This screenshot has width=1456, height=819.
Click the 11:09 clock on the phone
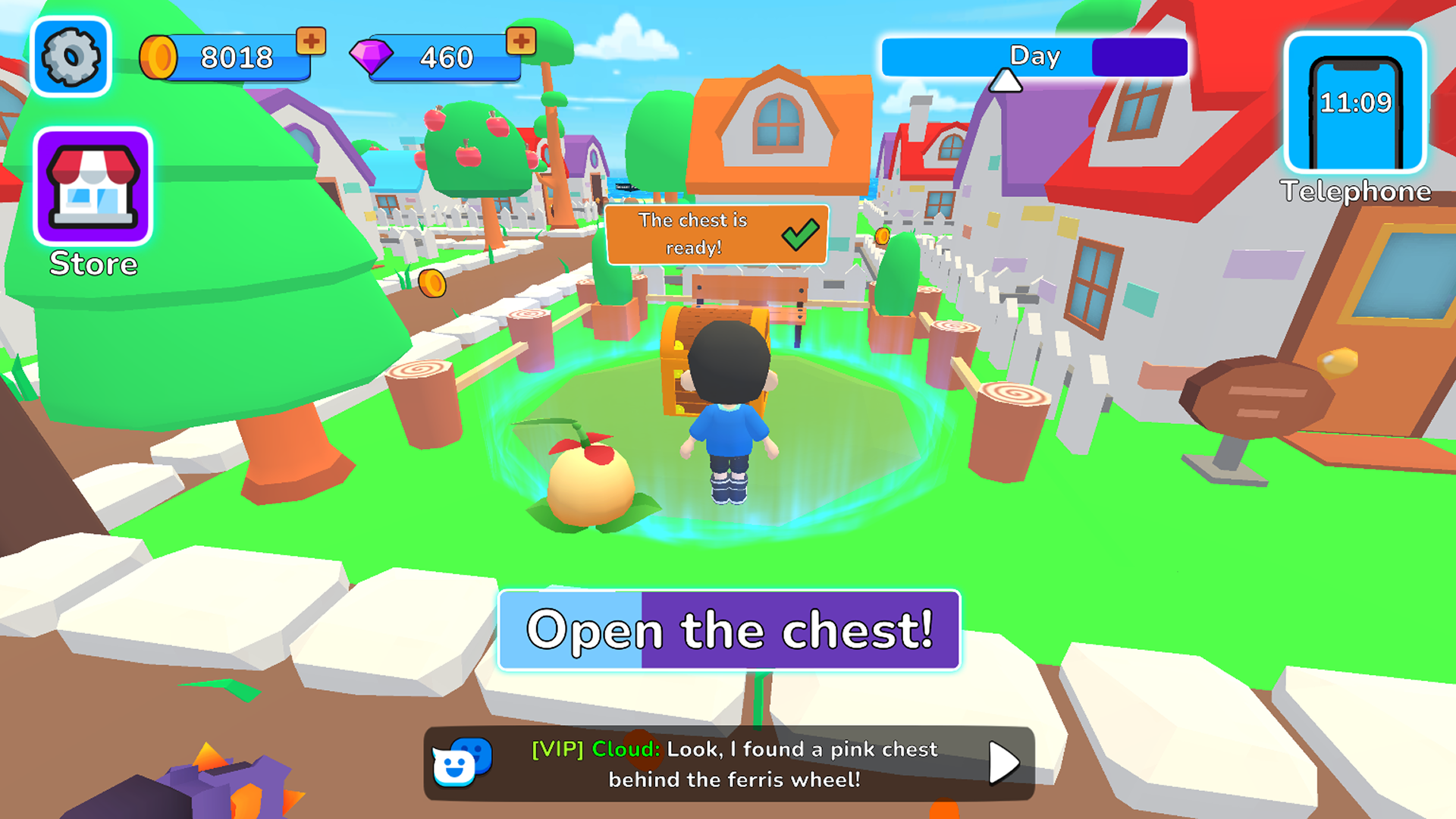coord(1355,101)
